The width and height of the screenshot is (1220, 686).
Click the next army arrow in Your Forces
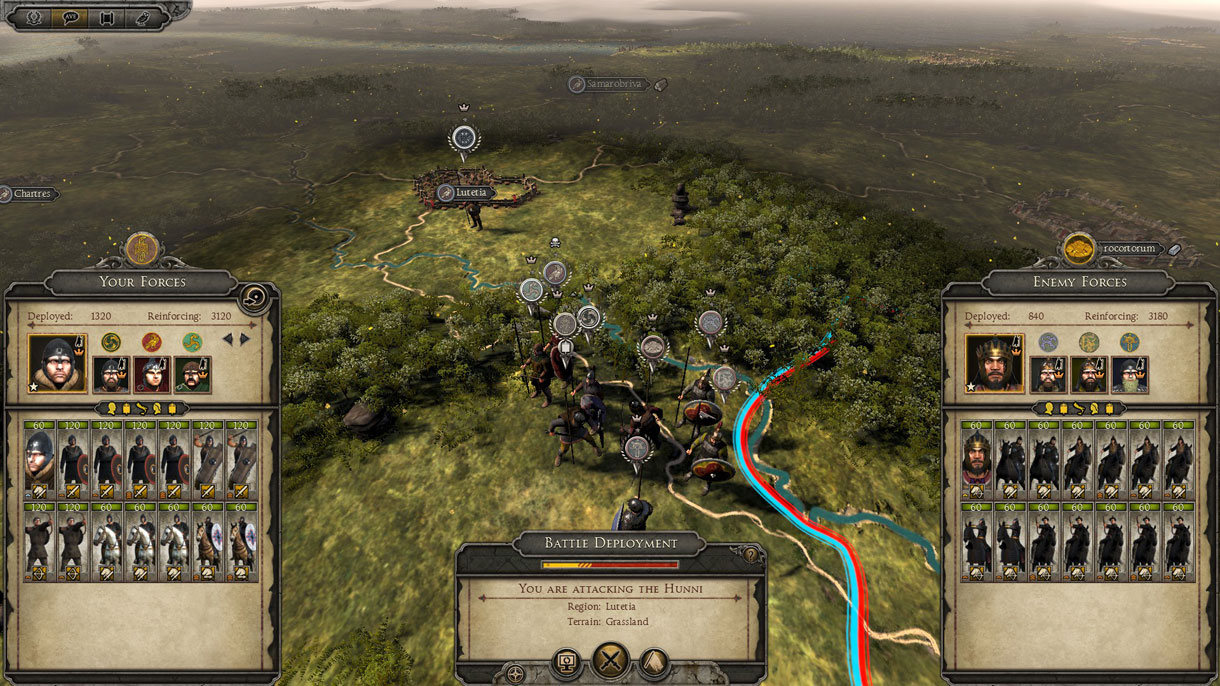(x=245, y=340)
